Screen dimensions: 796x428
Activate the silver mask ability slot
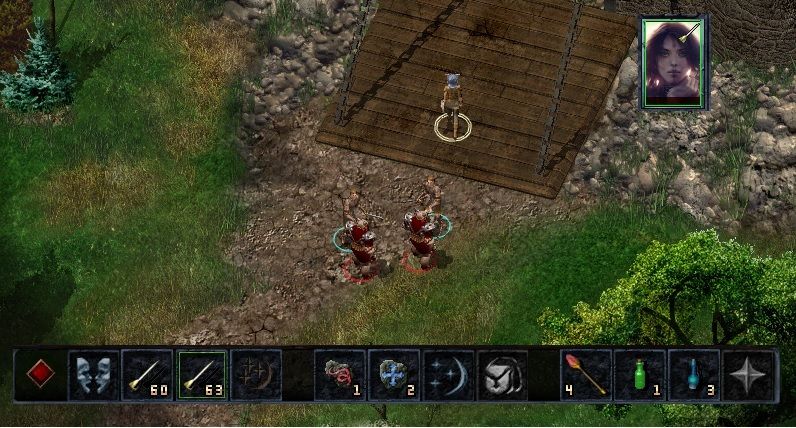93,375
